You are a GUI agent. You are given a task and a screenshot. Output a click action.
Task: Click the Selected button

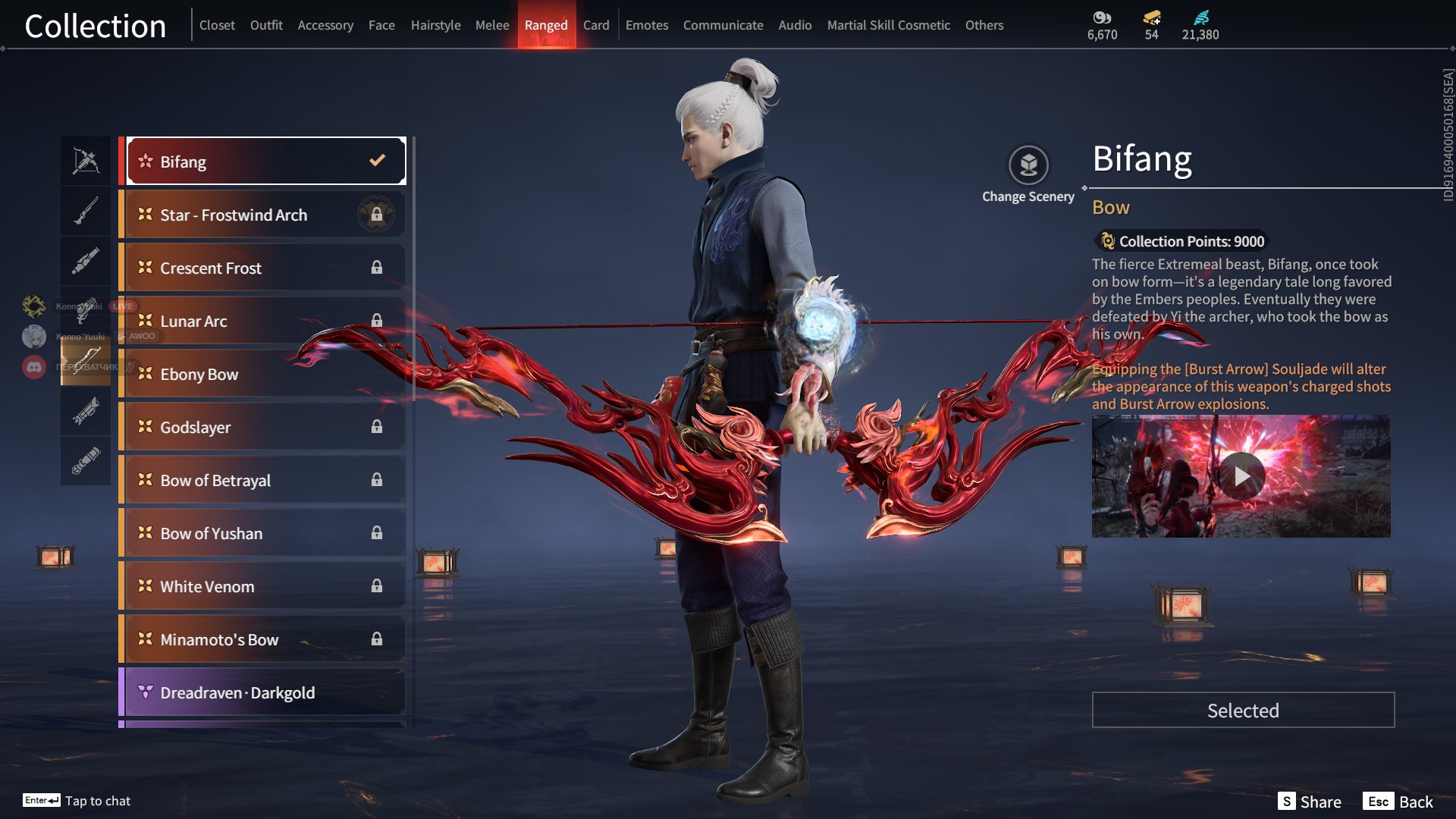click(1243, 710)
